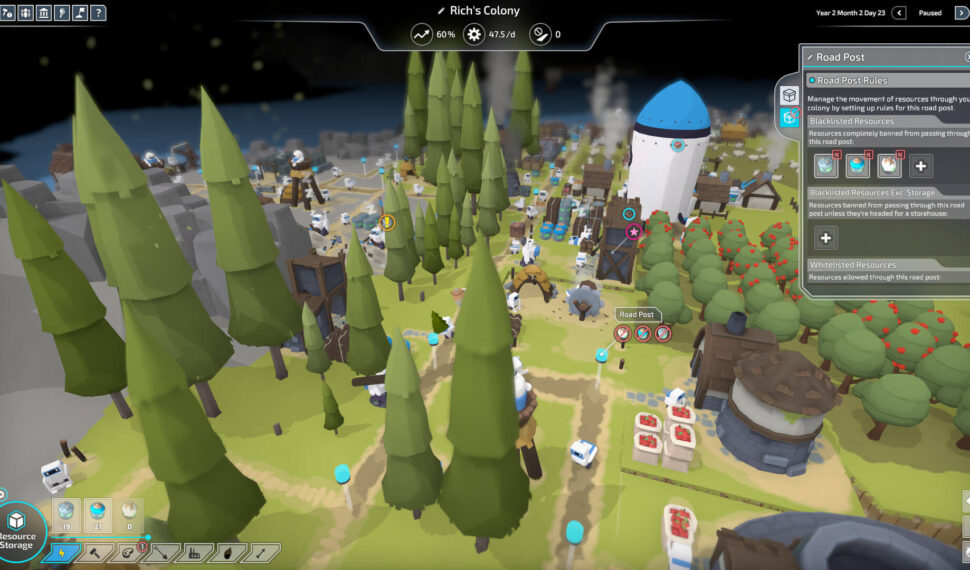Rename the colony via Rich's Colony title
The image size is (970, 570).
pyautogui.click(x=485, y=10)
